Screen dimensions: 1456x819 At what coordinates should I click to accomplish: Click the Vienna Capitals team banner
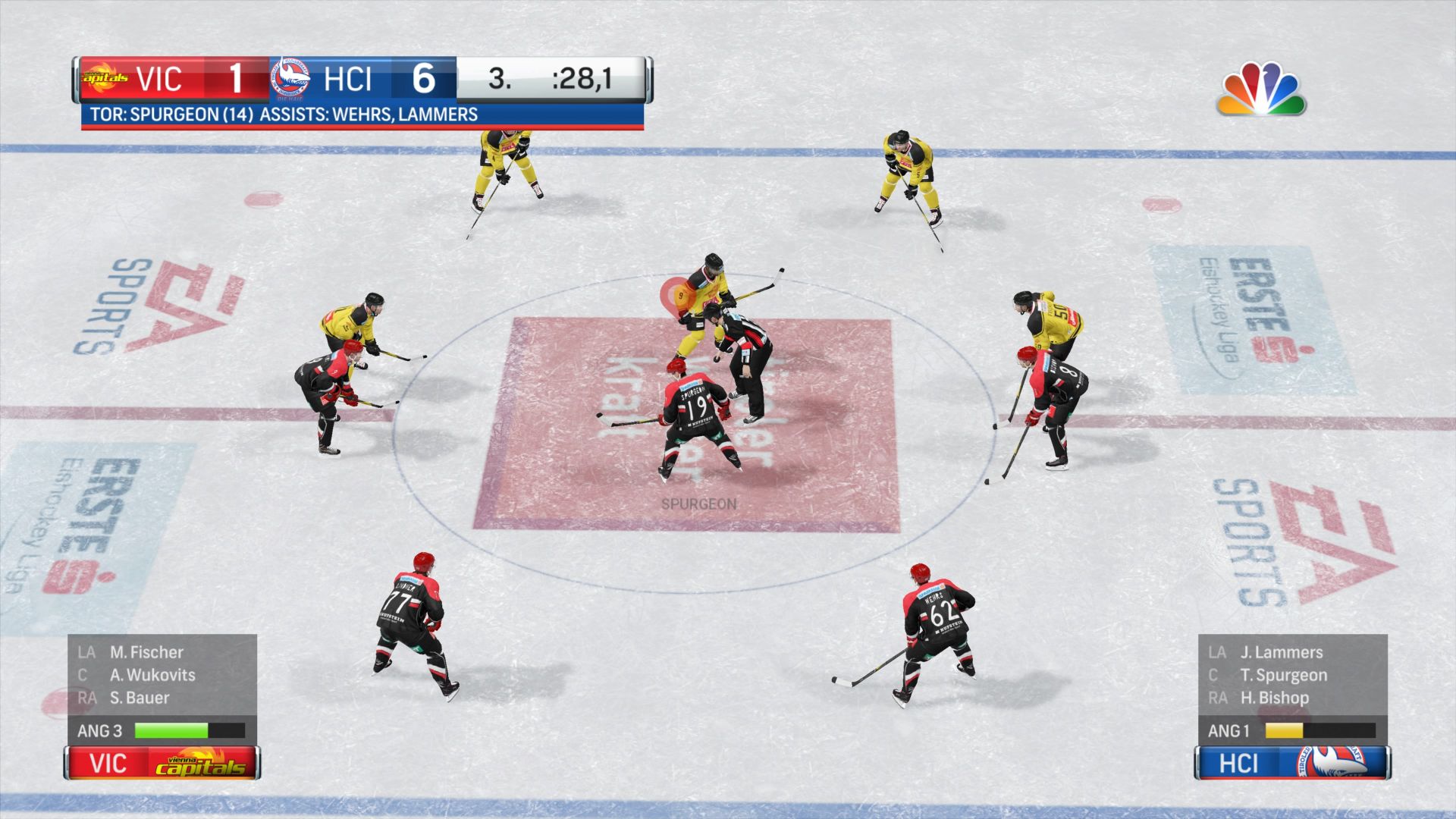tap(162, 763)
